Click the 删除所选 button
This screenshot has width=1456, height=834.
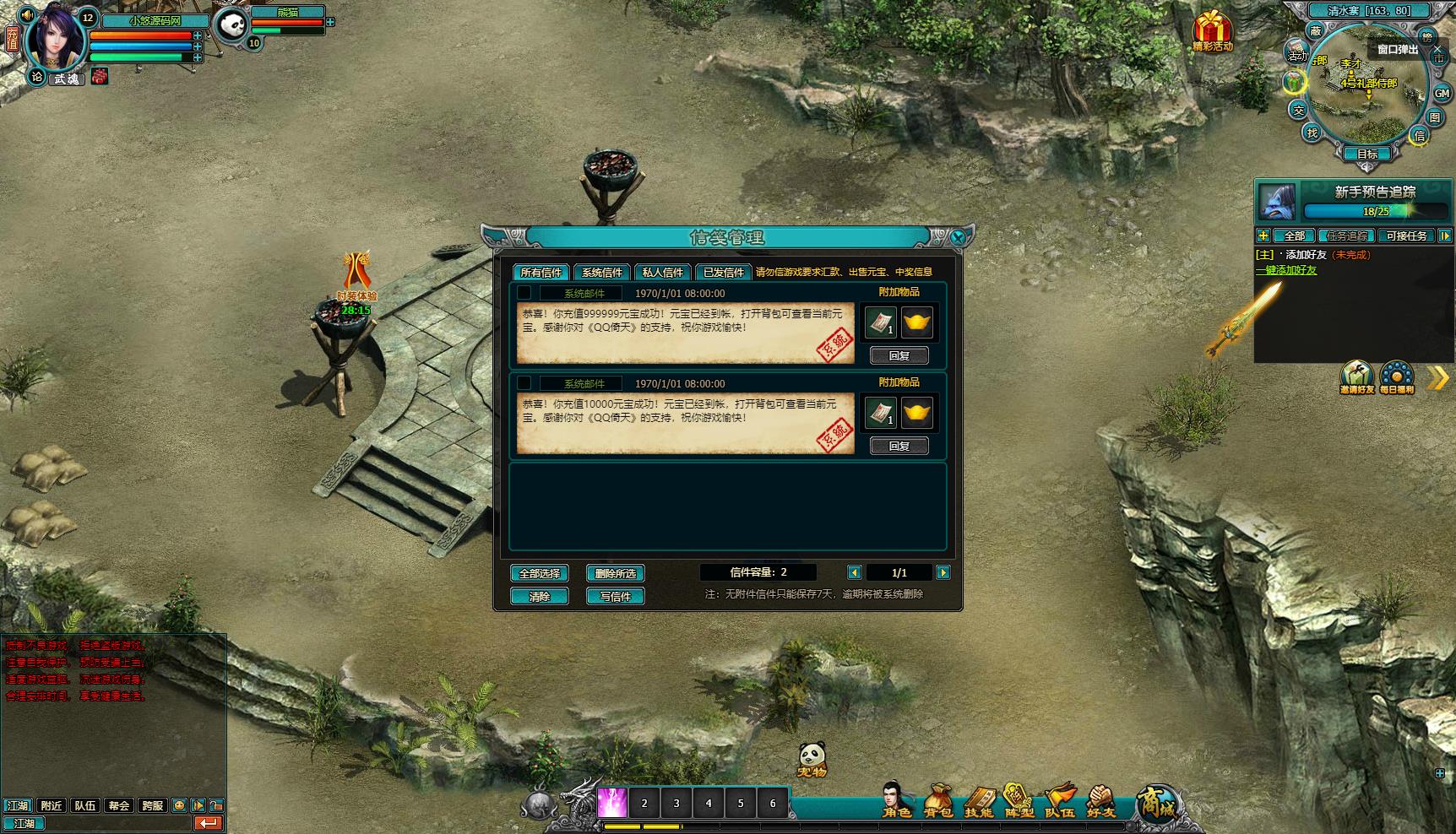(615, 573)
